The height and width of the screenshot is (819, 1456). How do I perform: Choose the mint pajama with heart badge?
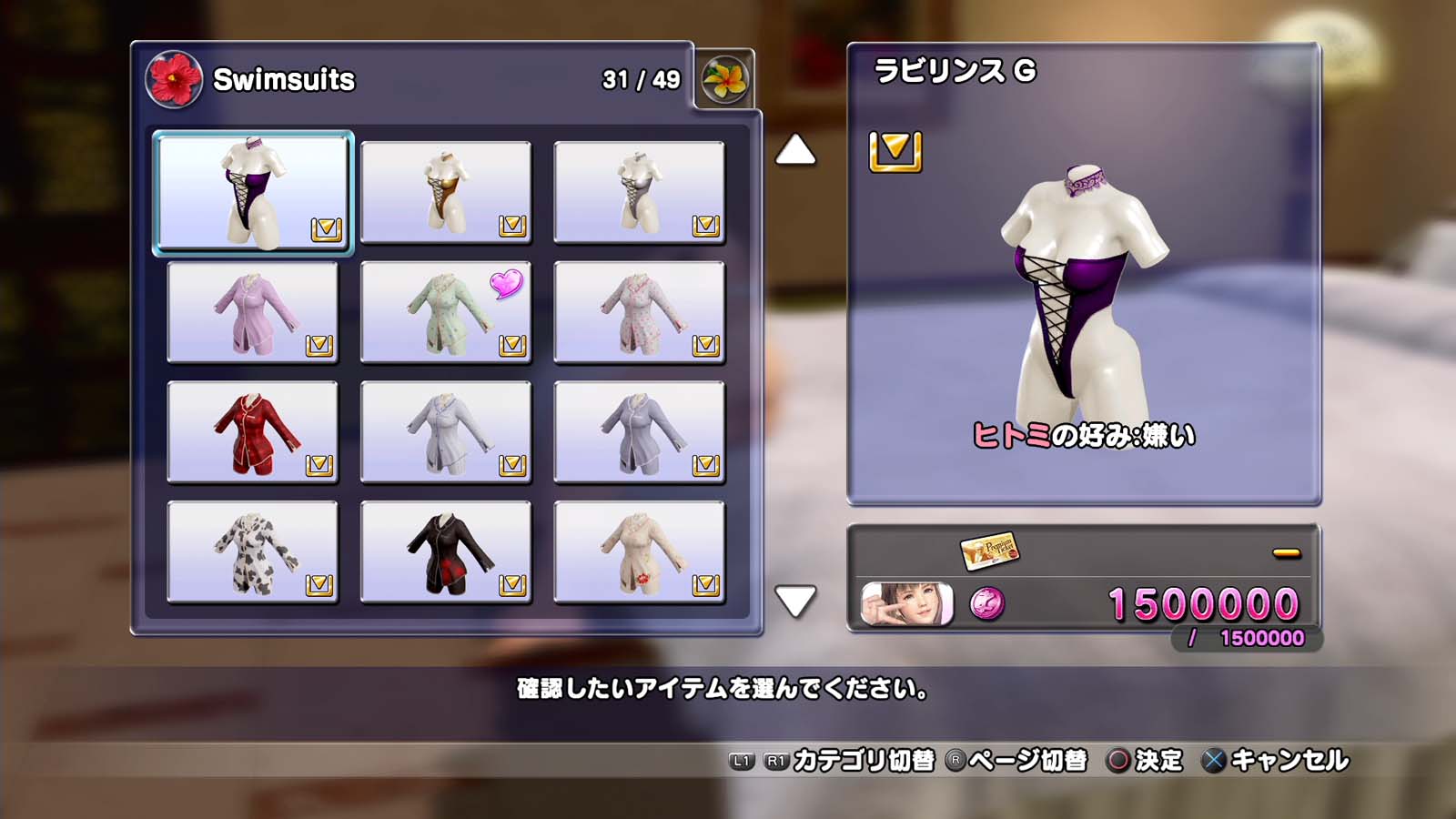click(x=446, y=312)
